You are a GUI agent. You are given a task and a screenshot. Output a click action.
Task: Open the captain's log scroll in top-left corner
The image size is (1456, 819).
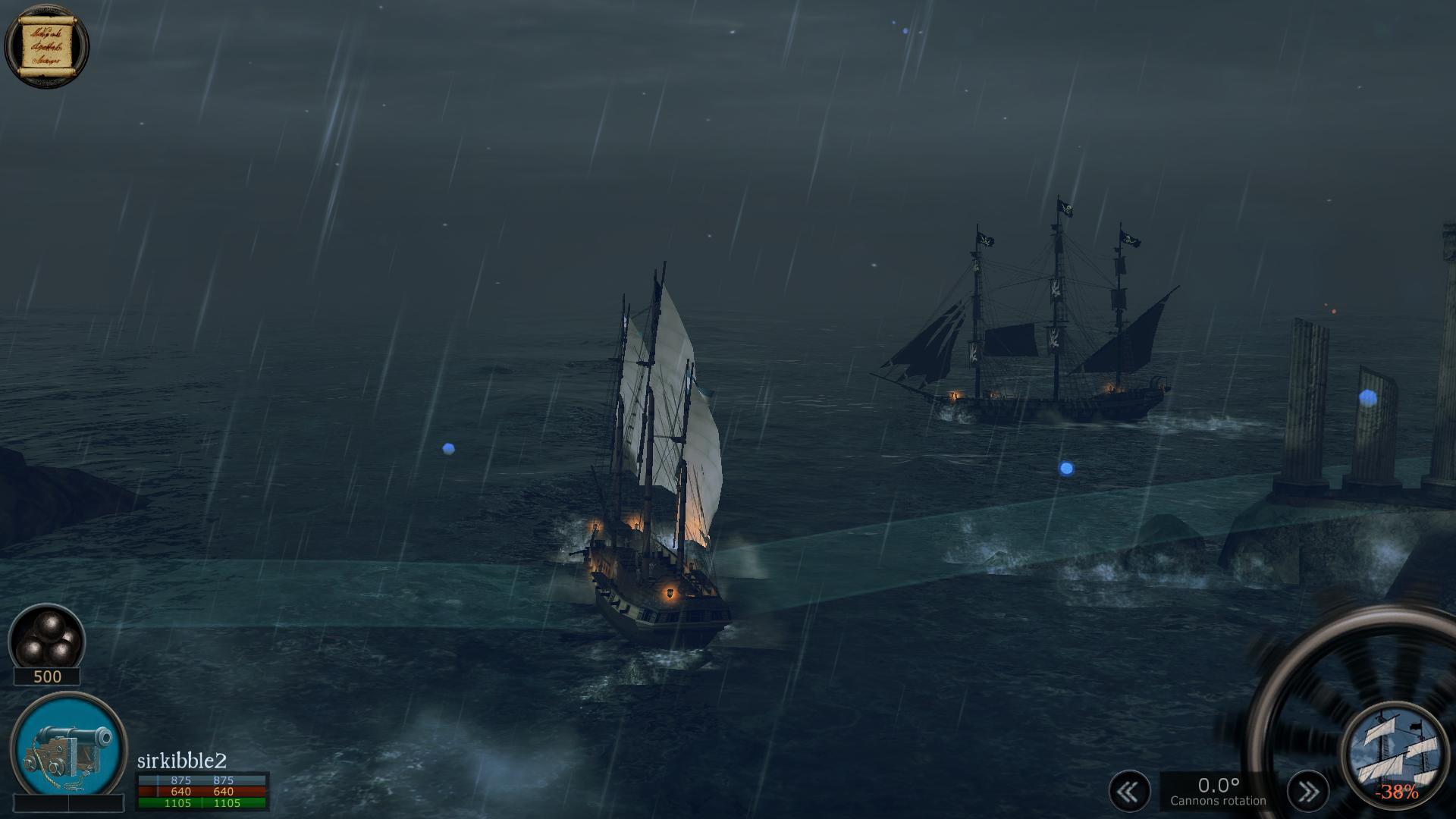(x=47, y=47)
